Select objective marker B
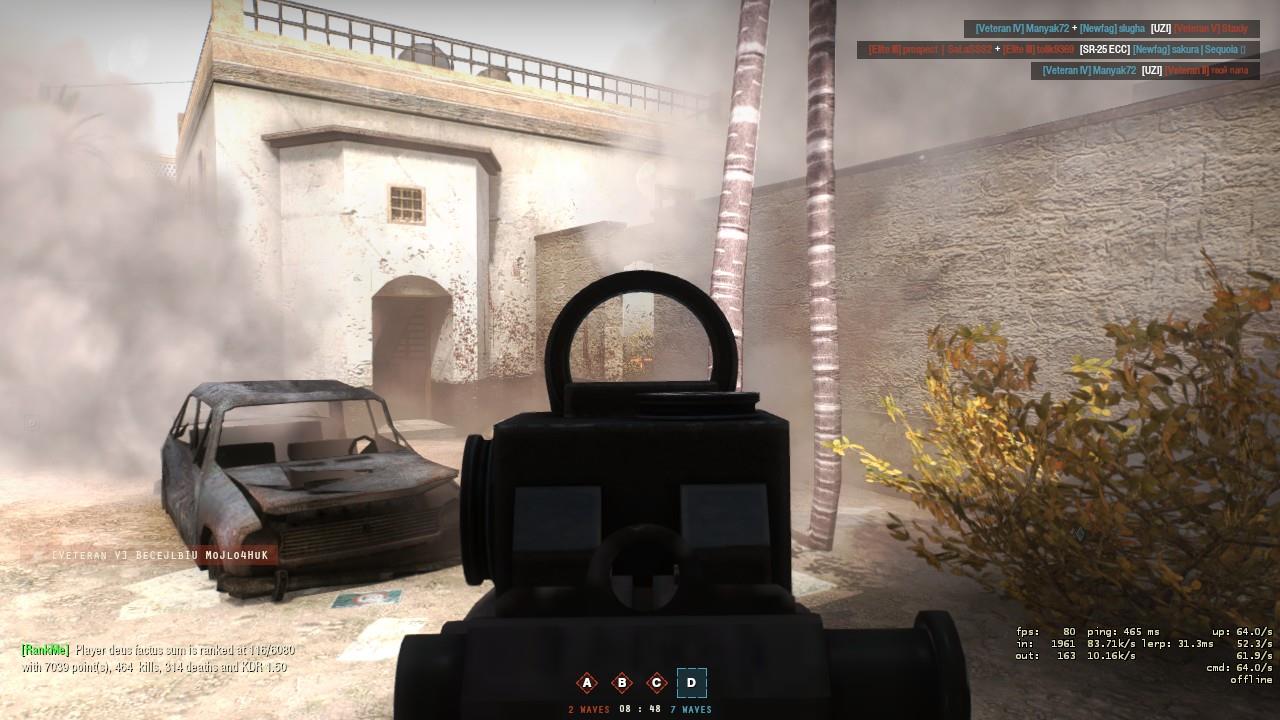1280x720 pixels. coord(622,683)
